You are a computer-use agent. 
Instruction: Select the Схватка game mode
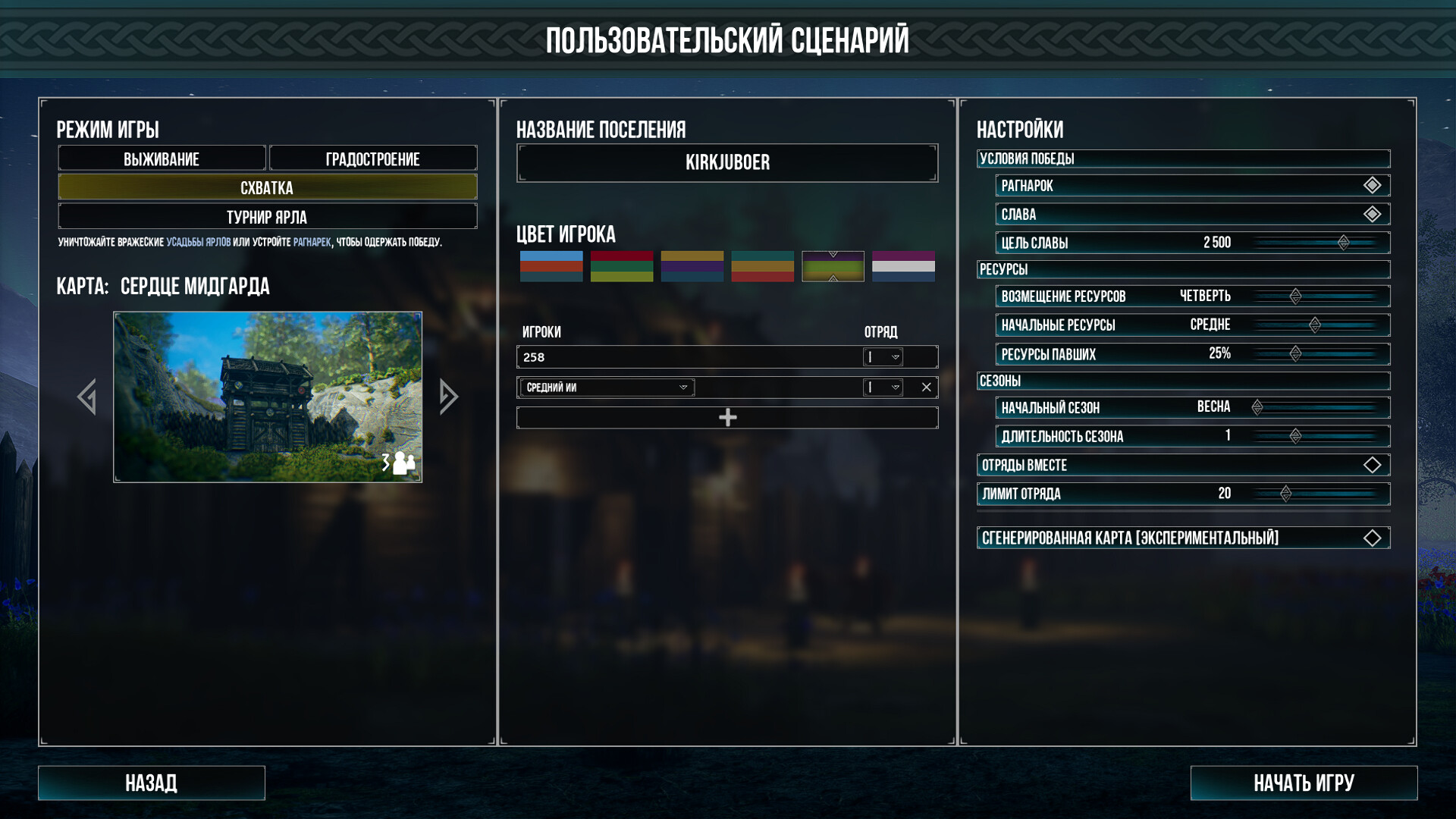coord(267,187)
